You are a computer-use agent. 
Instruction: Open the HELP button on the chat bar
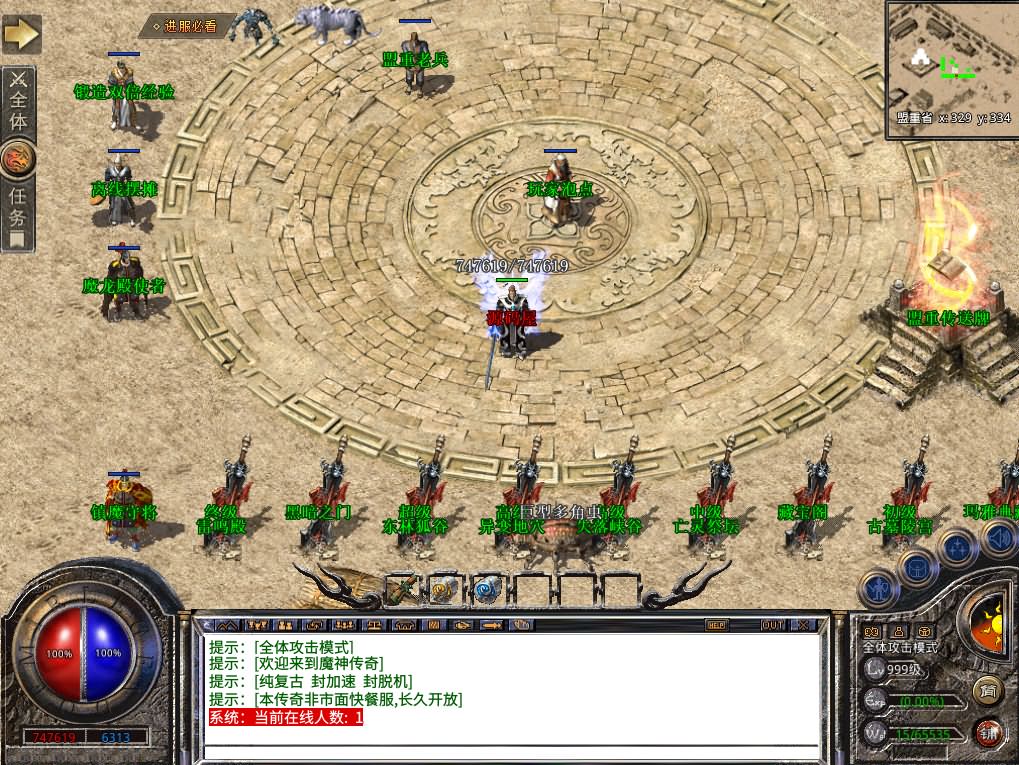(716, 625)
